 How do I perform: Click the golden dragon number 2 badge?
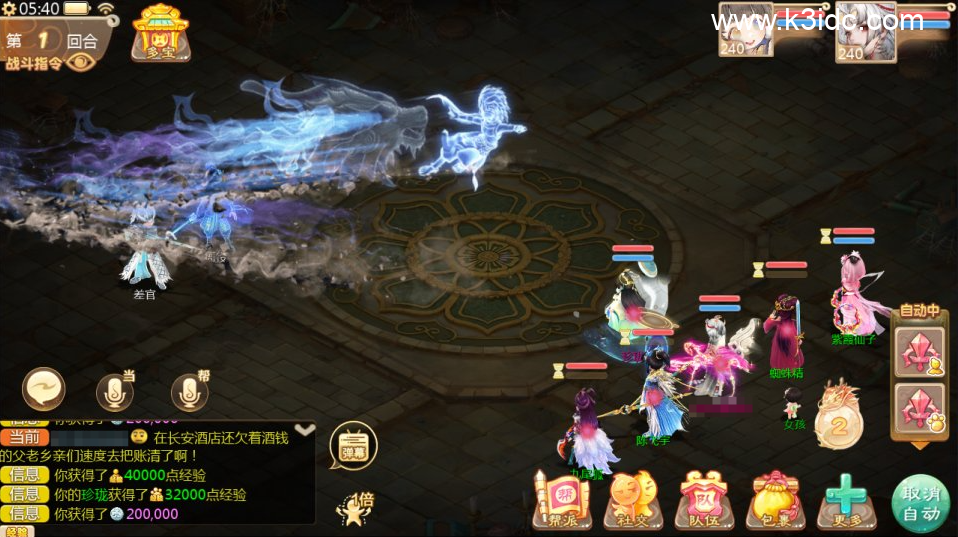pyautogui.click(x=838, y=418)
